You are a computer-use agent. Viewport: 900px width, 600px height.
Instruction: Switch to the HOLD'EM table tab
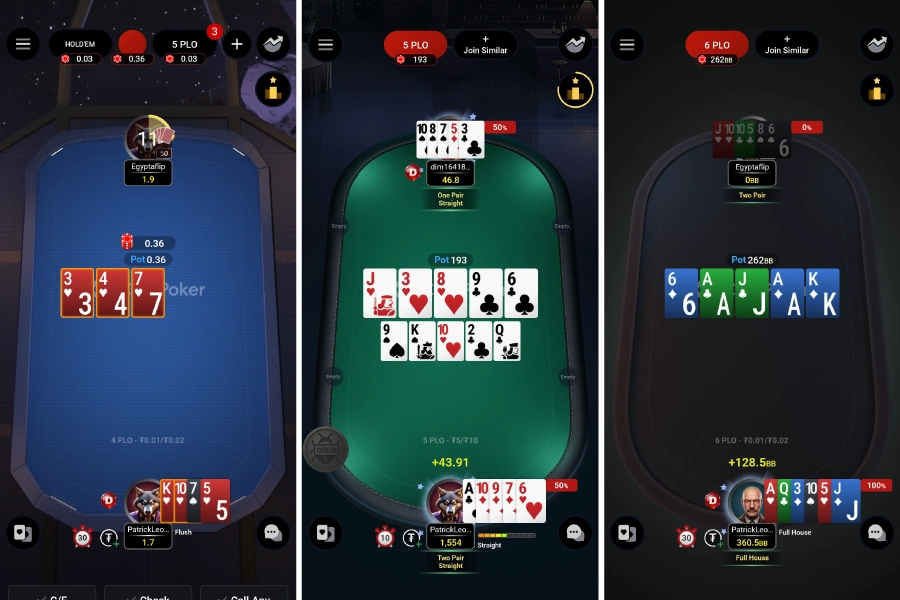80,44
